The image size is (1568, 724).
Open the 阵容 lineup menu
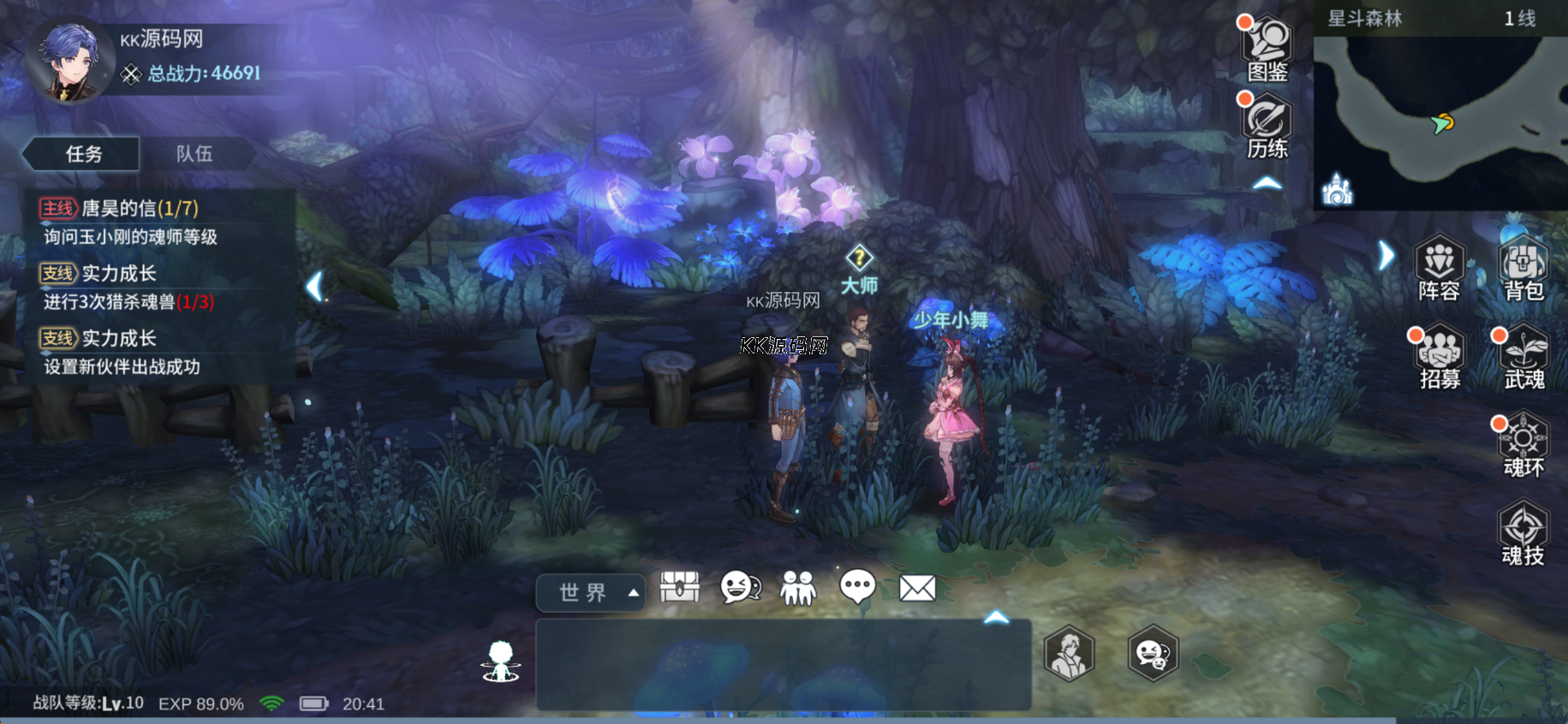(x=1439, y=268)
